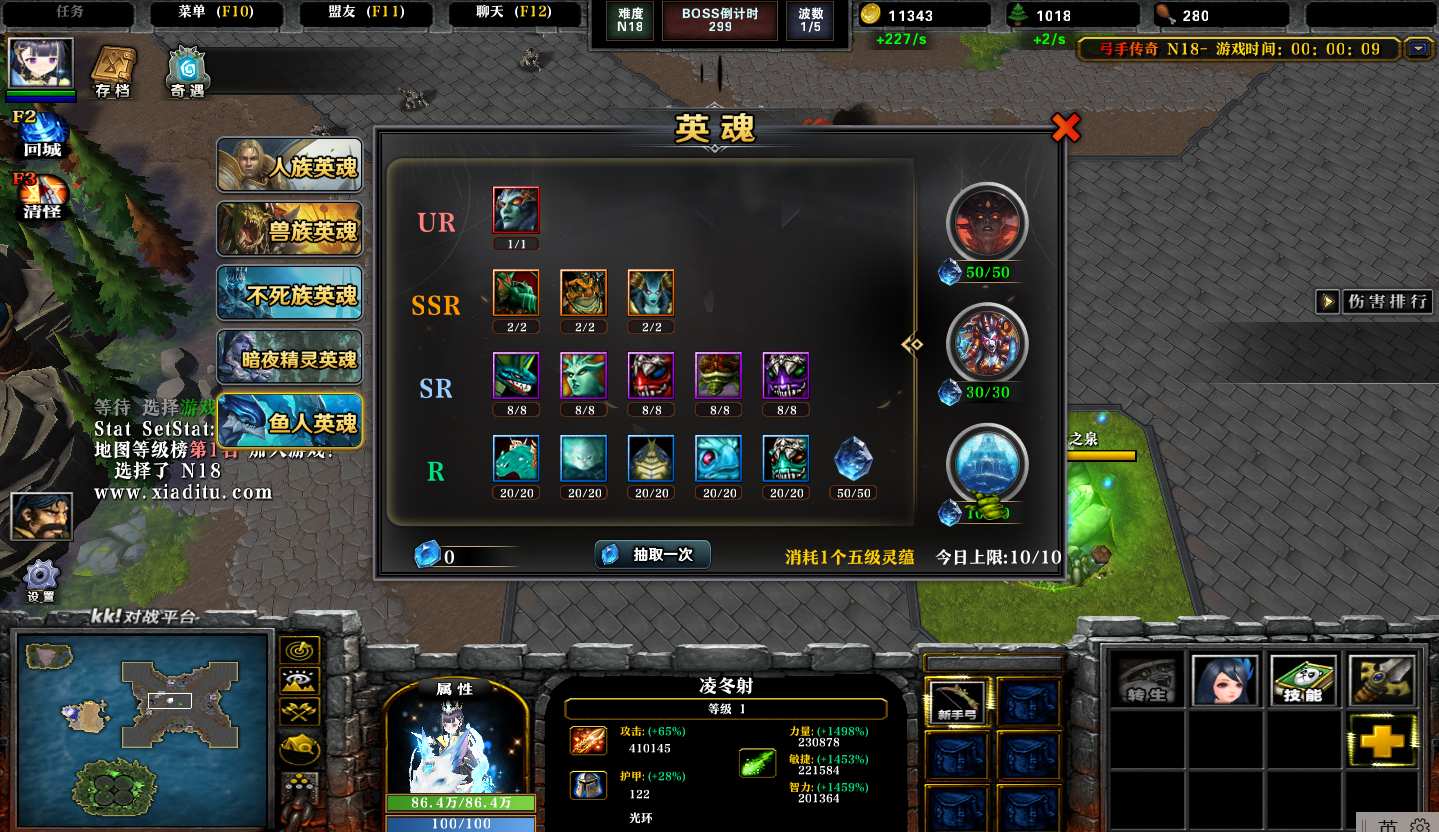Viewport: 1439px width, 832px height.
Task: Close the 英魂 hero soul window
Action: [1066, 128]
